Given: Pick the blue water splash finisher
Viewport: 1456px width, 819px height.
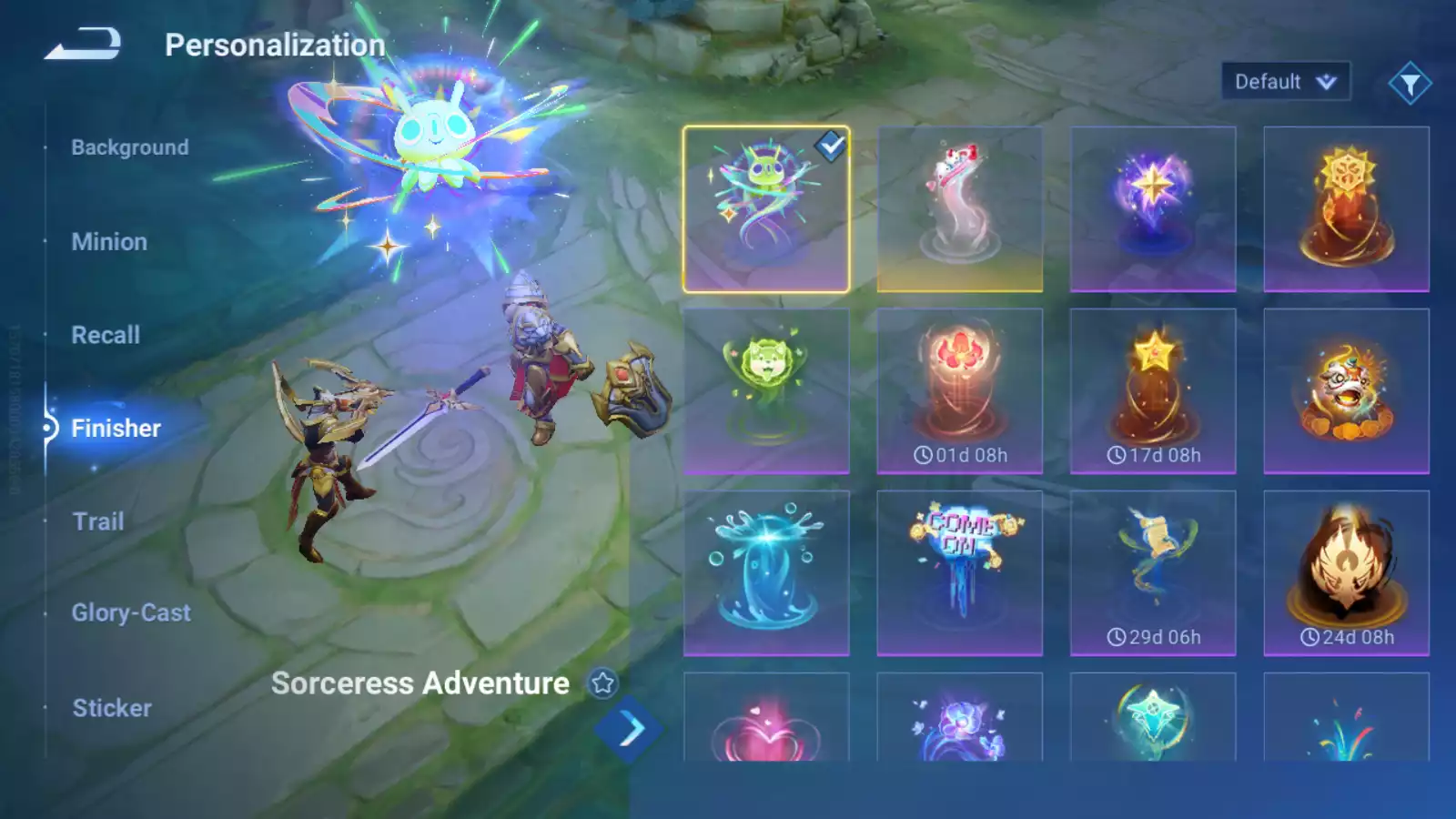Looking at the screenshot, I should pyautogui.click(x=766, y=573).
